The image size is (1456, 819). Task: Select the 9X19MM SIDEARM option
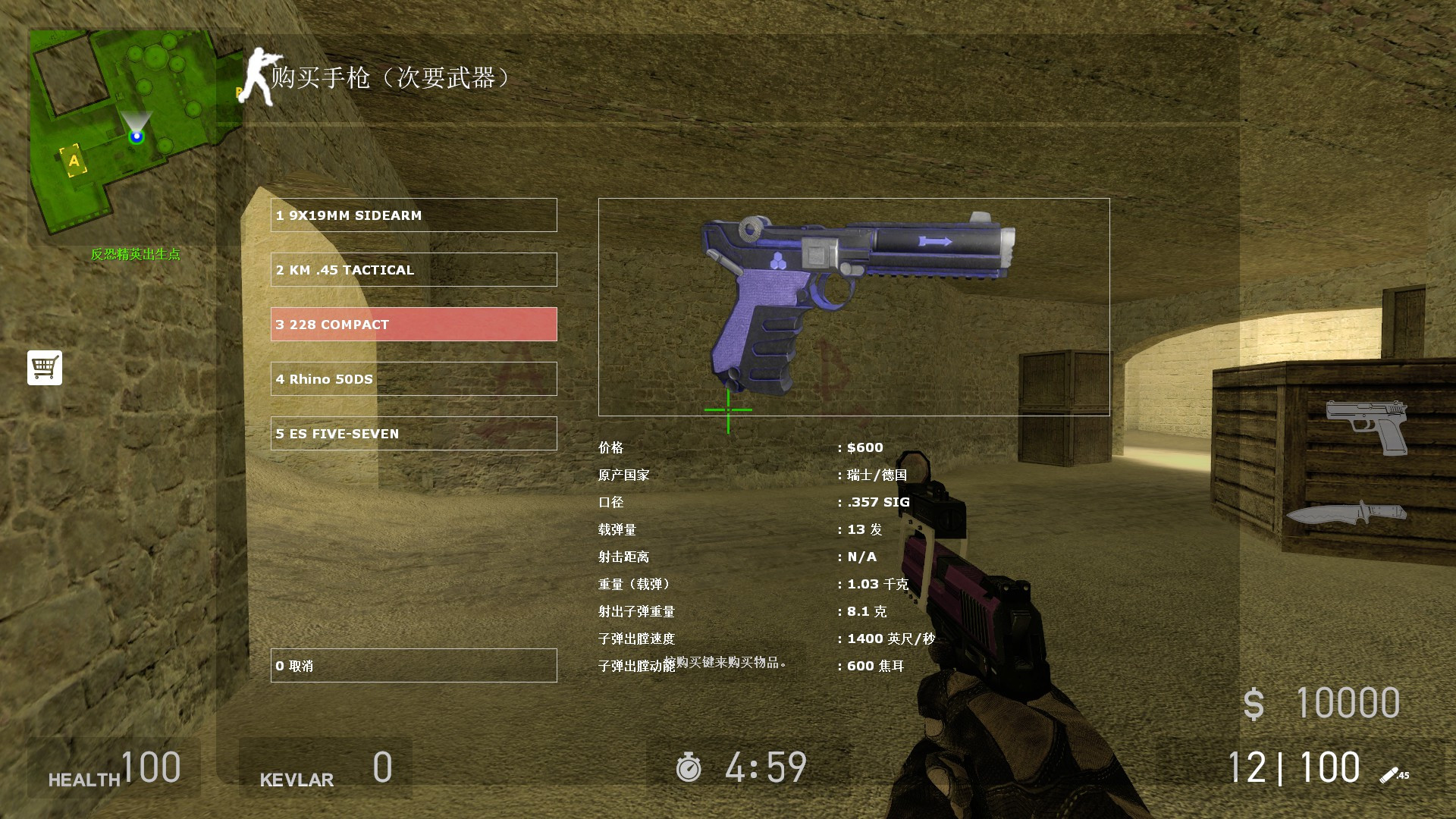tap(413, 215)
